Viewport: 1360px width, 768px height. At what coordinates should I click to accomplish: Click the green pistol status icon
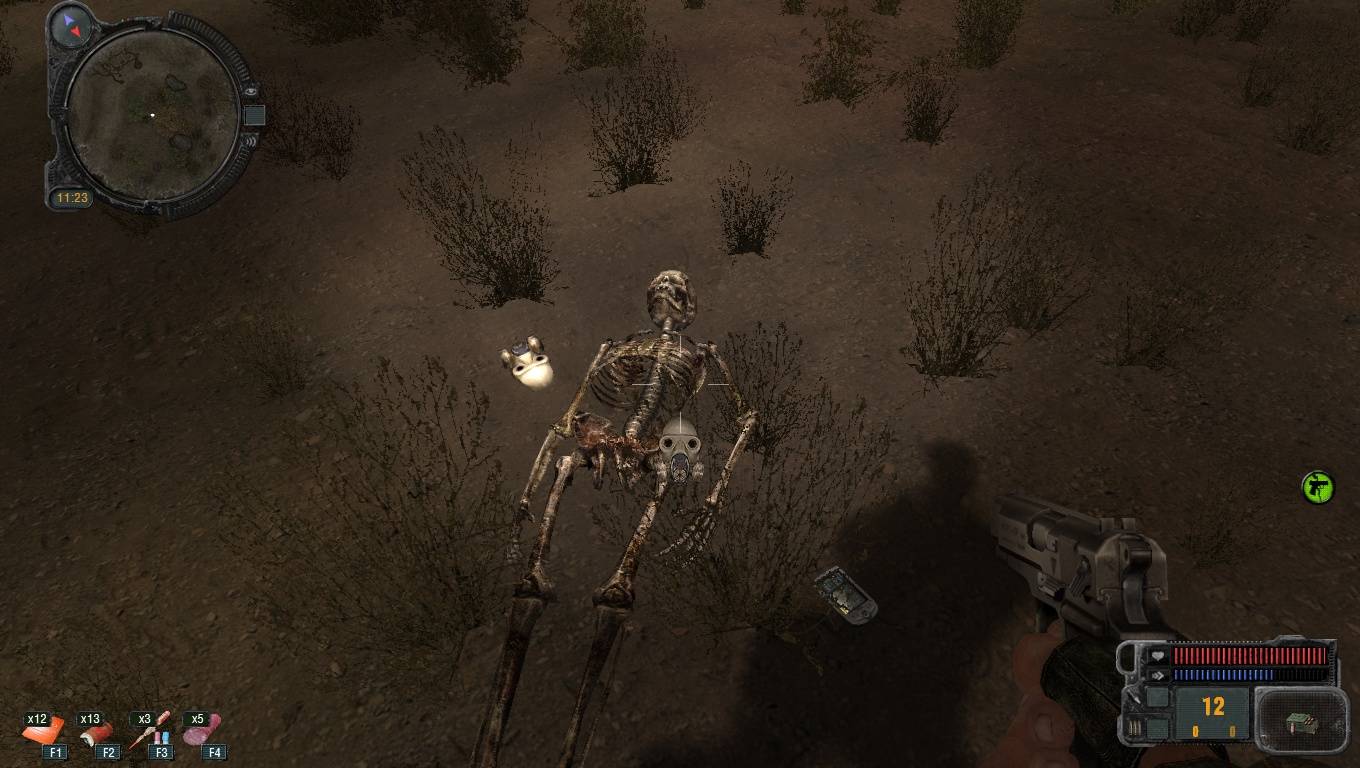coord(1318,487)
